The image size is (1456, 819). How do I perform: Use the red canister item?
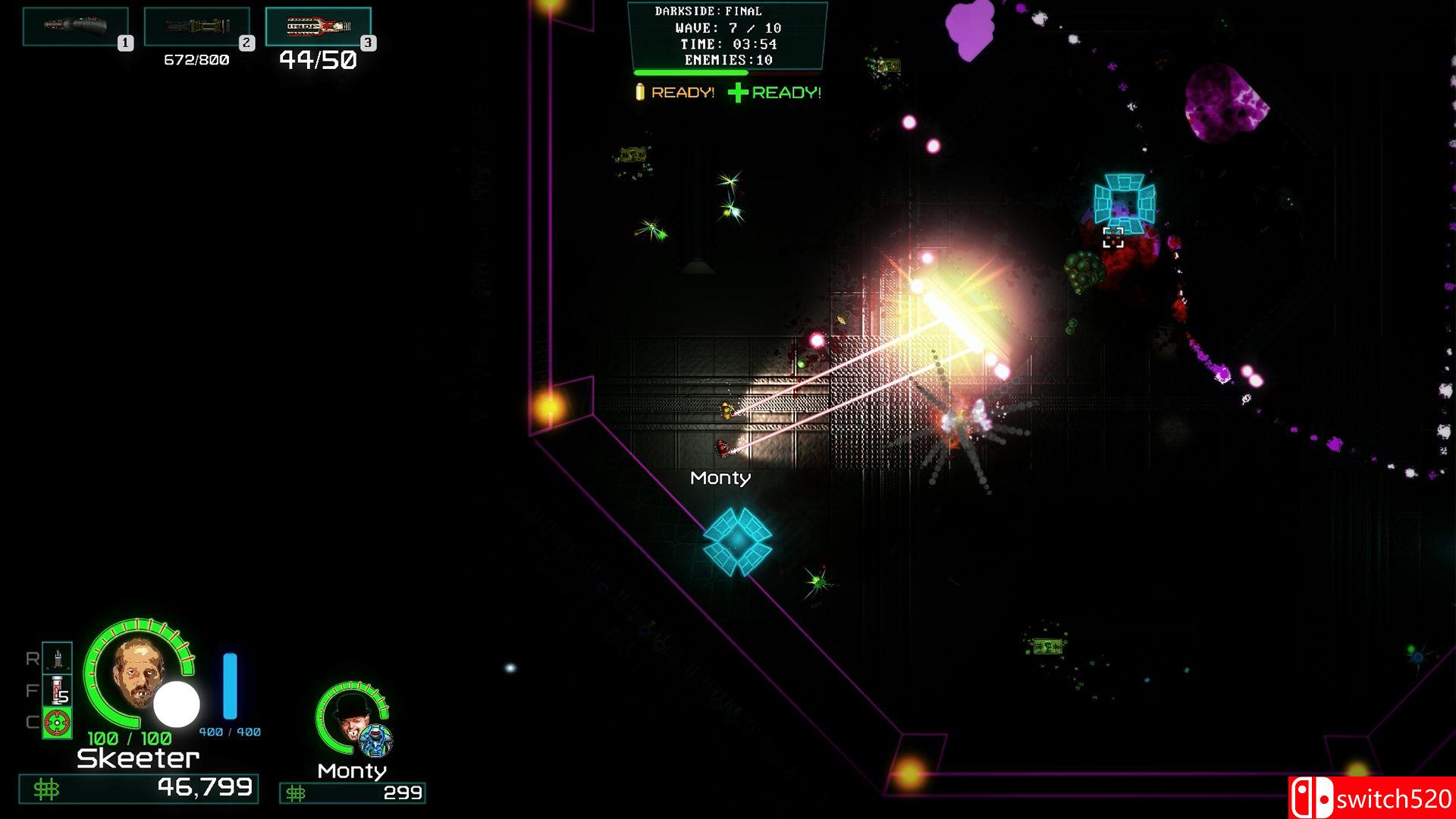click(x=57, y=690)
